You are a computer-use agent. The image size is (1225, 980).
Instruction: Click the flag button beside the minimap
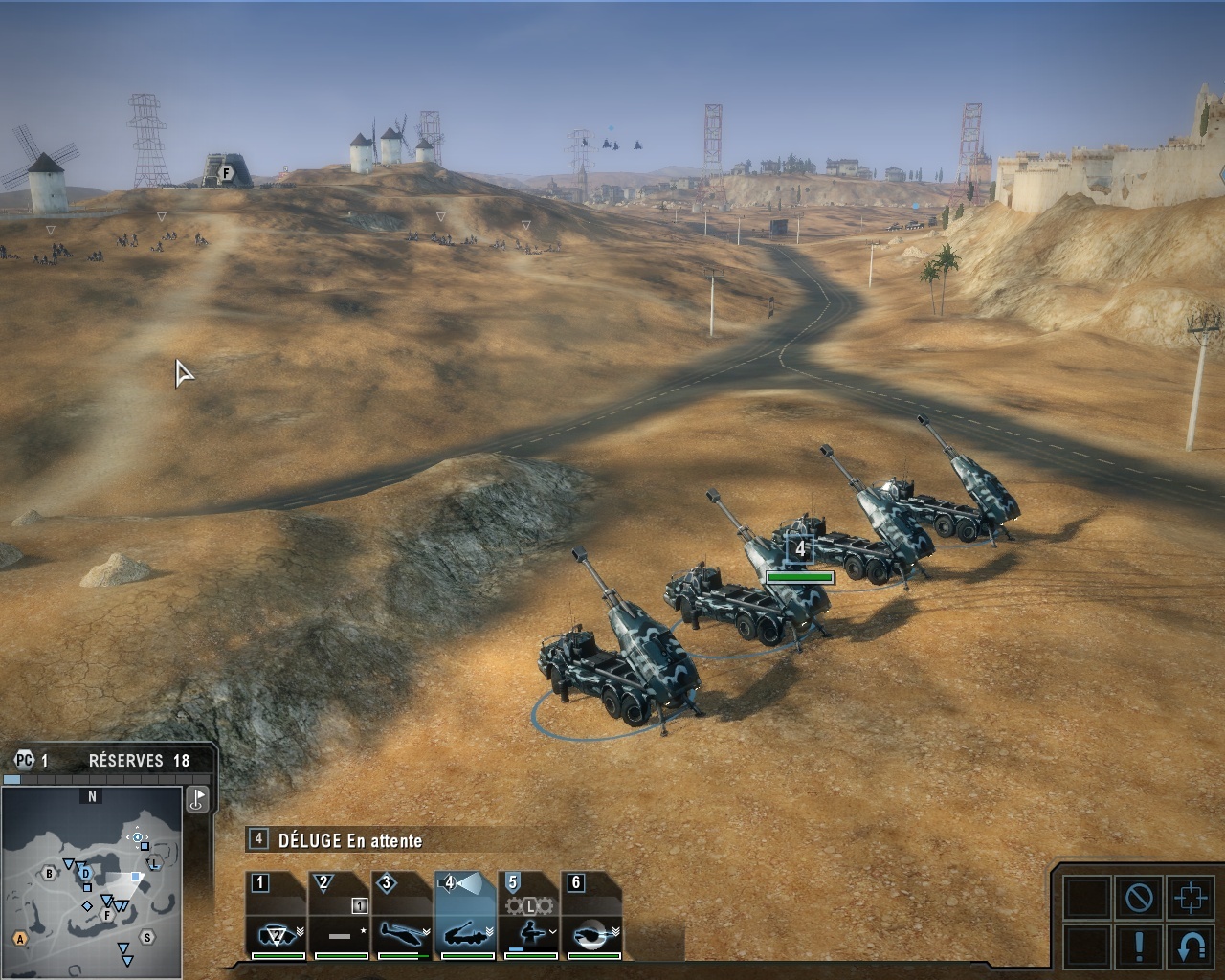click(198, 798)
